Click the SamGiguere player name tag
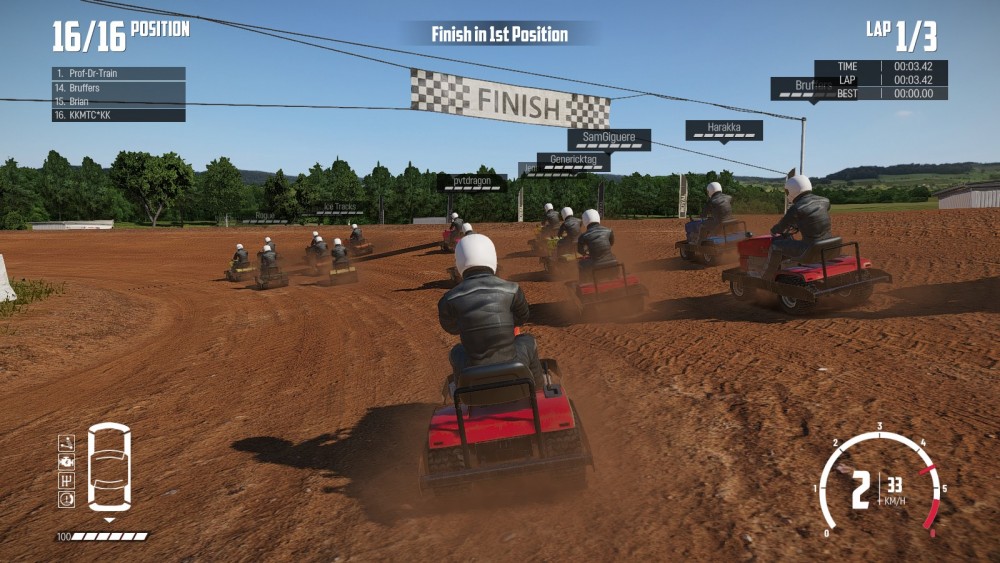The image size is (1000, 563). click(x=609, y=139)
